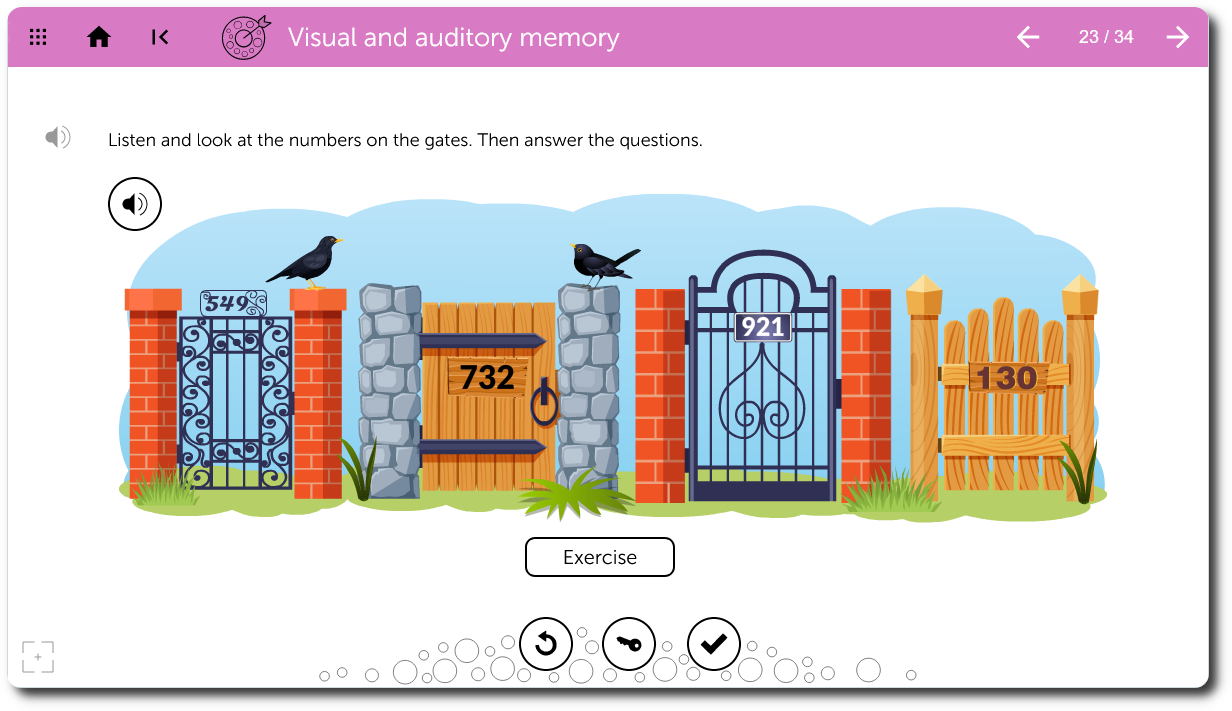
Task: Reset the activity with the reload button
Action: pyautogui.click(x=546, y=644)
